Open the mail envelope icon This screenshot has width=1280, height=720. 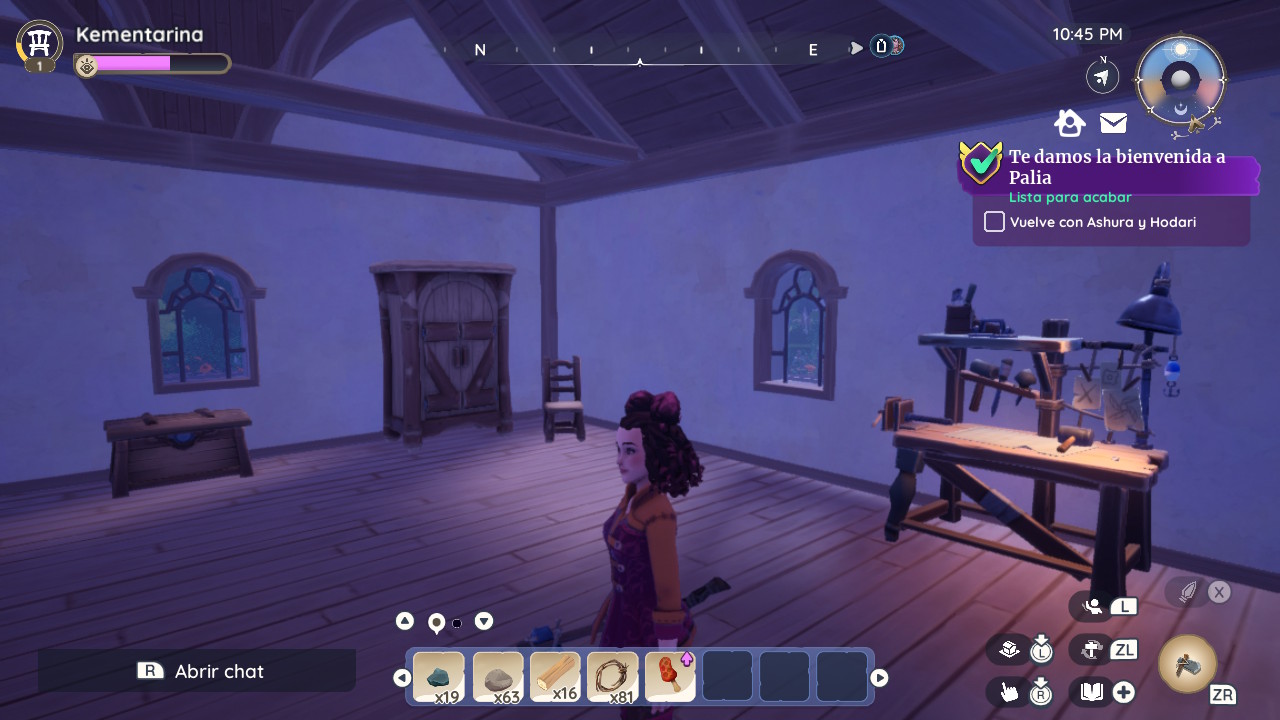point(1113,123)
